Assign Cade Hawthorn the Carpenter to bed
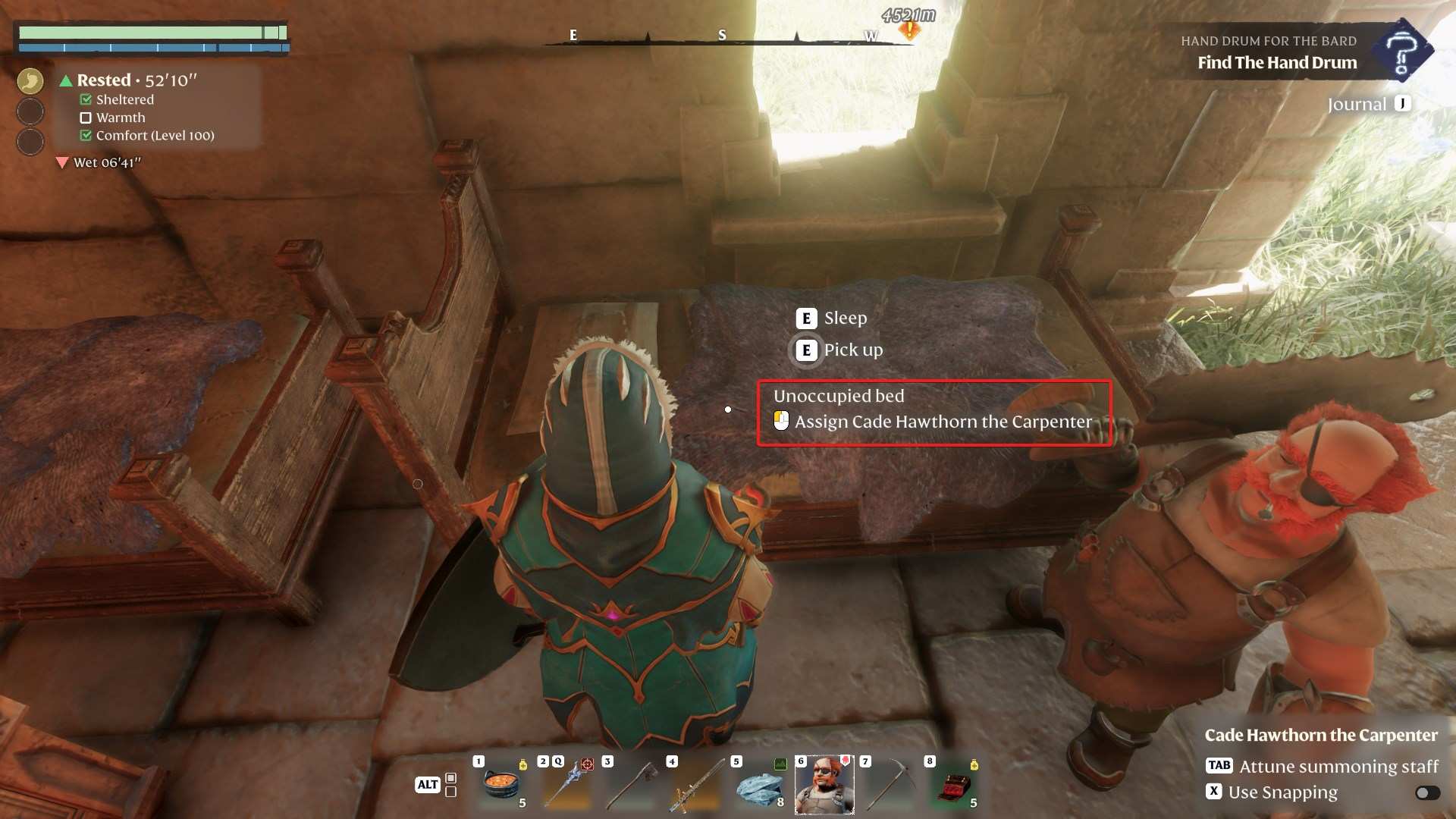 943,422
